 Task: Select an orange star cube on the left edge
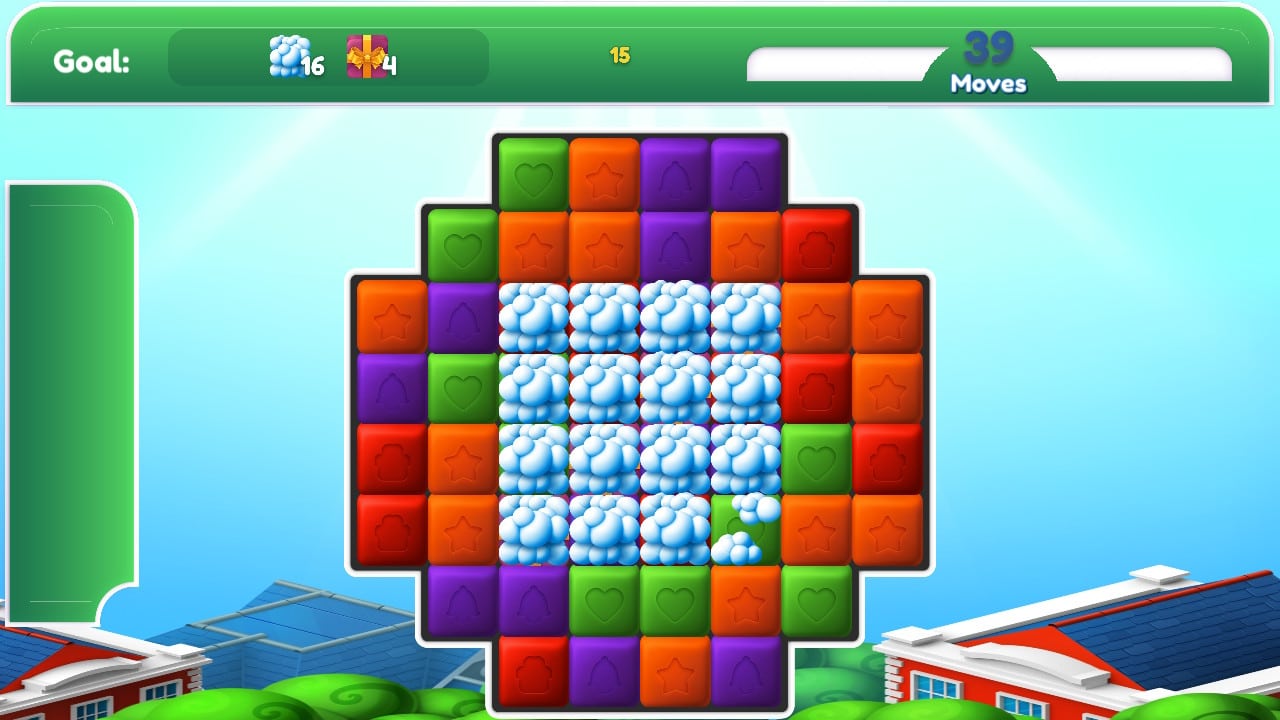pos(390,320)
